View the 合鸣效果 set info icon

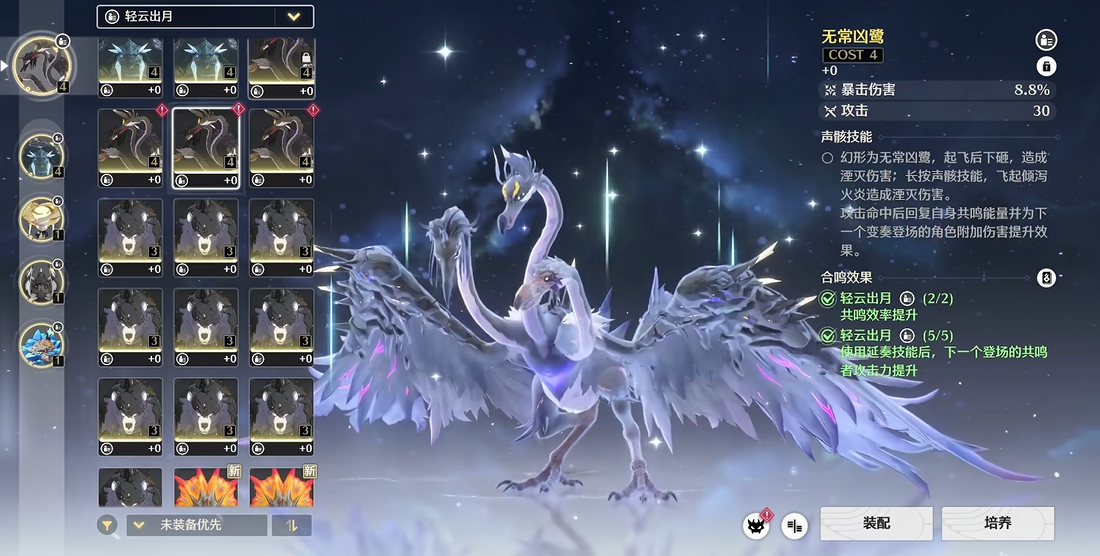pyautogui.click(x=1046, y=278)
